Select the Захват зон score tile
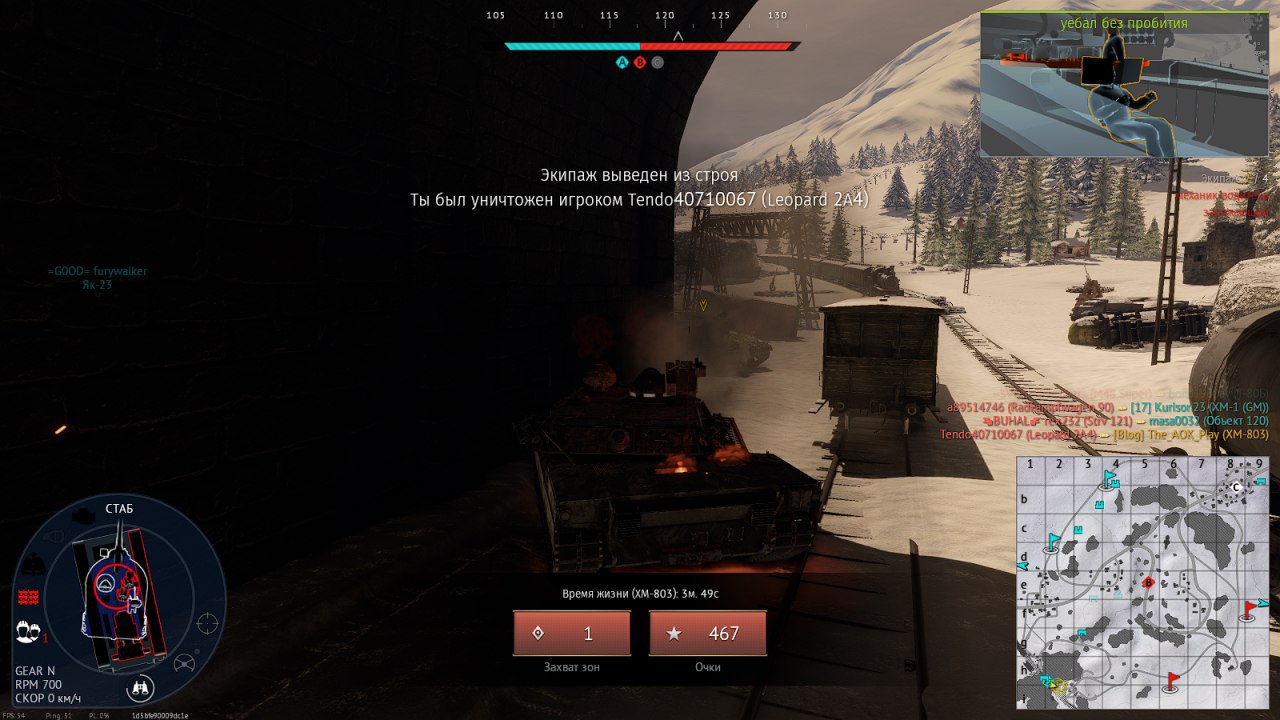Viewport: 1280px width, 720px height. 572,633
